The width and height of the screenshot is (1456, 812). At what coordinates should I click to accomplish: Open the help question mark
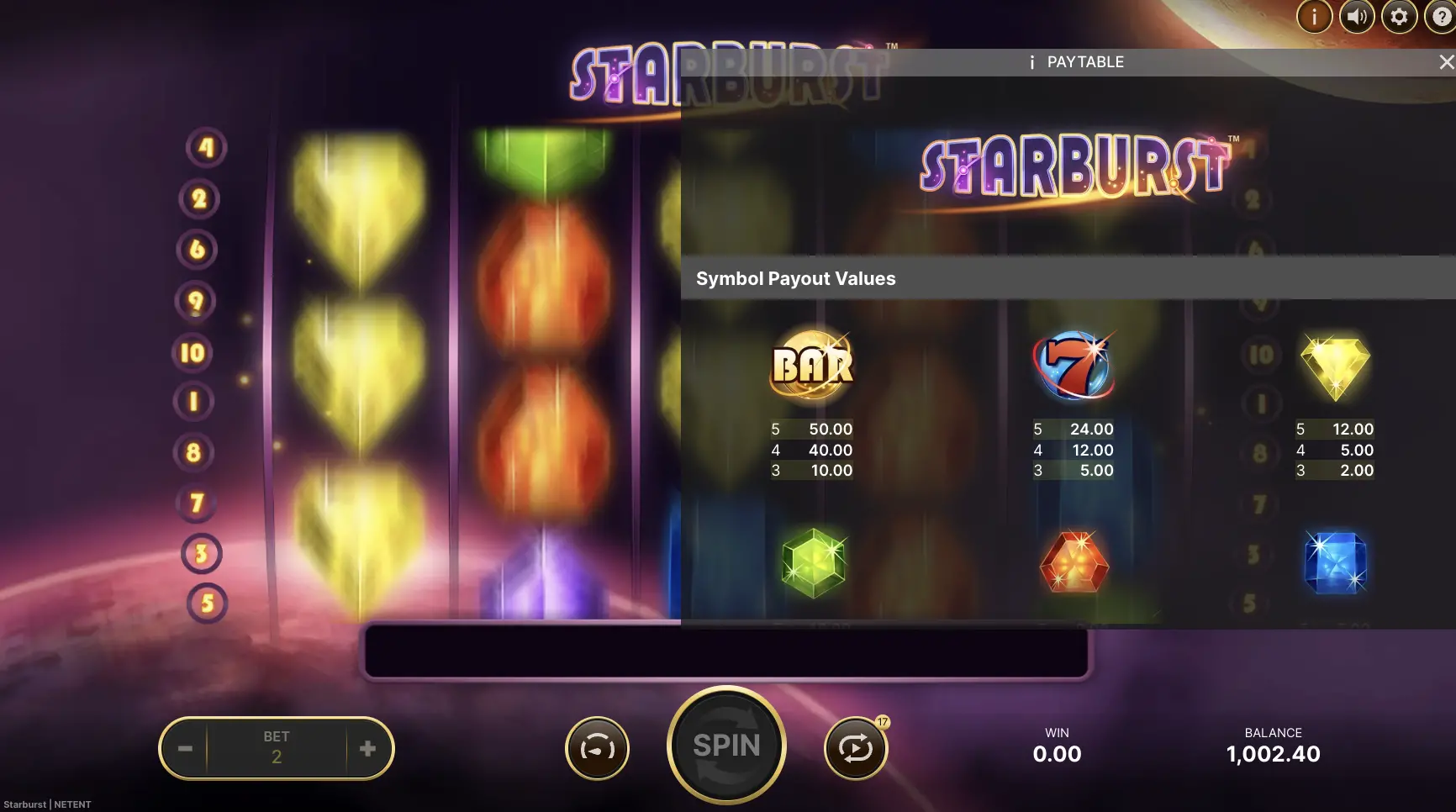click(1441, 15)
